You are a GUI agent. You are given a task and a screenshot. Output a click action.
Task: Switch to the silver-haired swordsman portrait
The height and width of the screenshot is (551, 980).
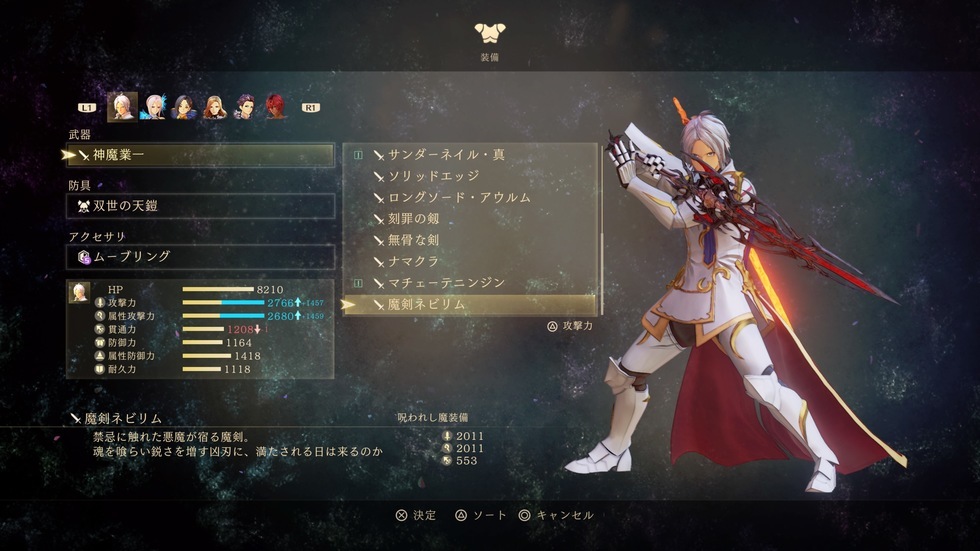coord(123,106)
